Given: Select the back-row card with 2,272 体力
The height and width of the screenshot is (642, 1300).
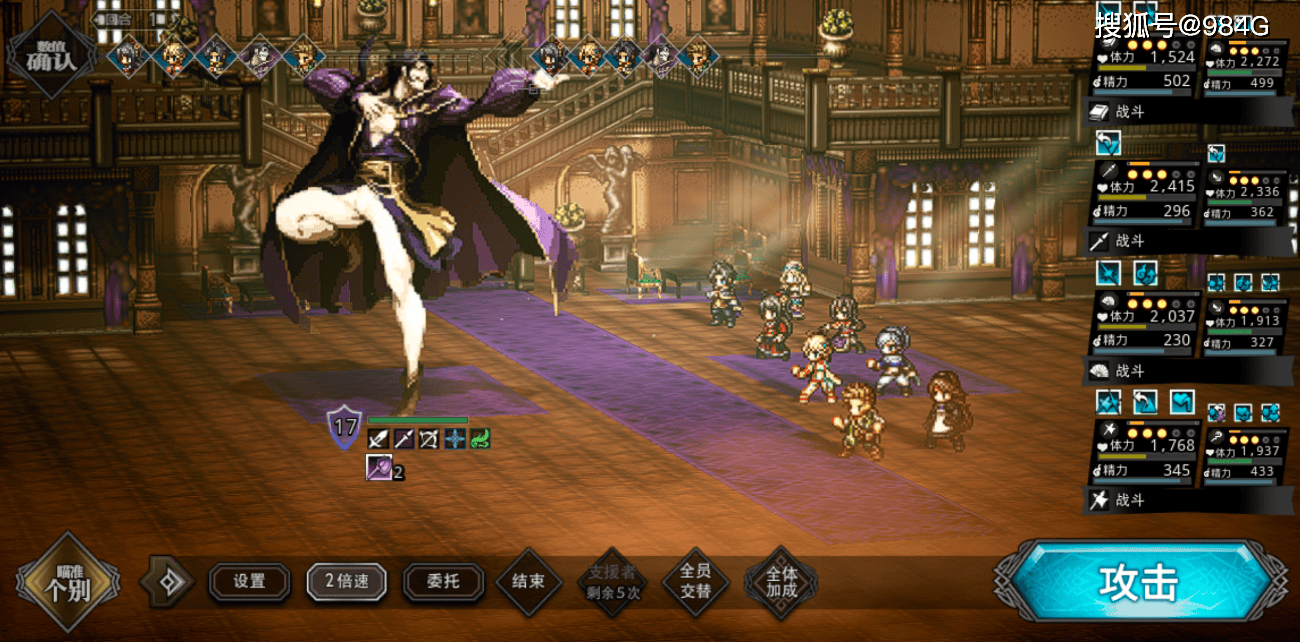Looking at the screenshot, I should click(1246, 70).
